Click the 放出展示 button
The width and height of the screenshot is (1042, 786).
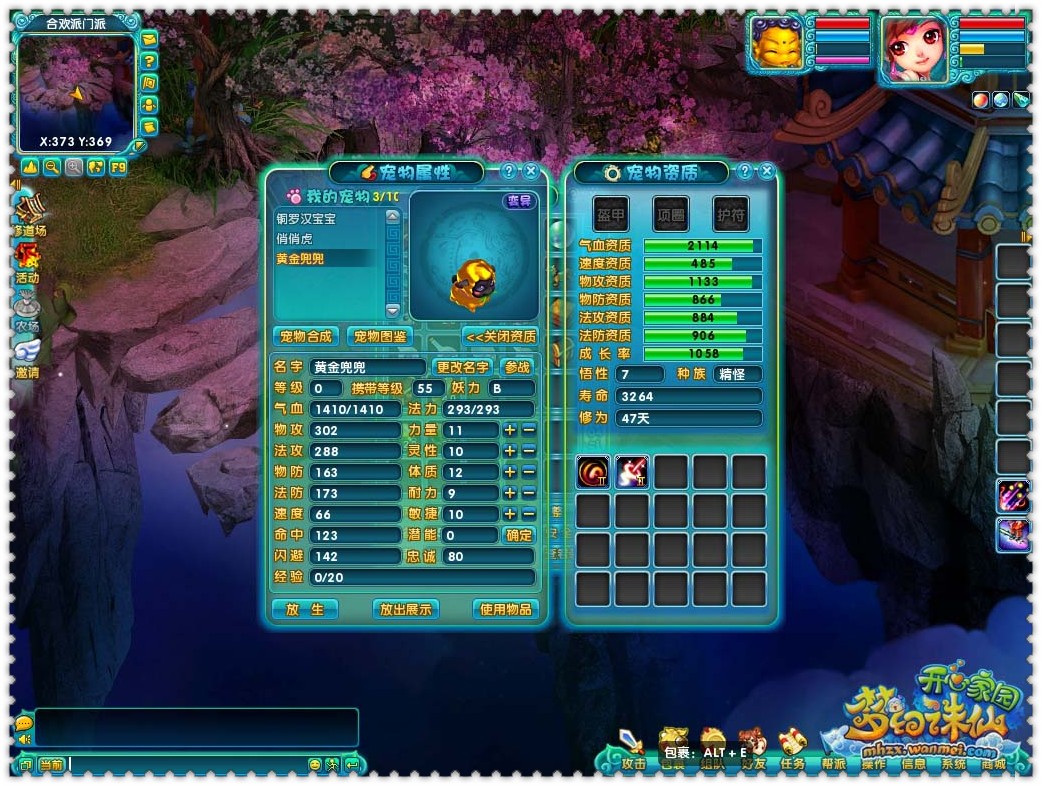click(x=405, y=609)
